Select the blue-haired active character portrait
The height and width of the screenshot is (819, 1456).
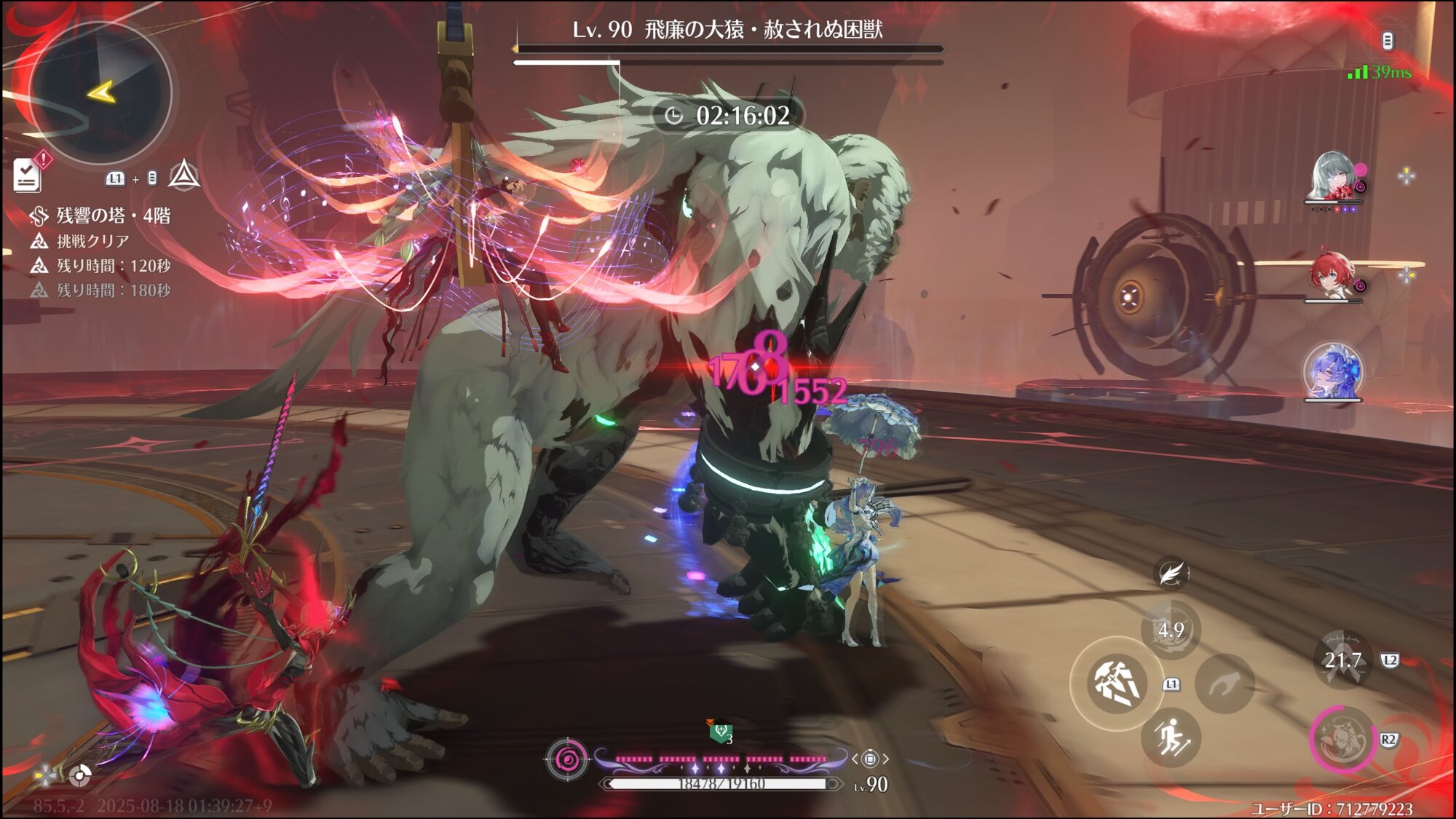[1332, 371]
